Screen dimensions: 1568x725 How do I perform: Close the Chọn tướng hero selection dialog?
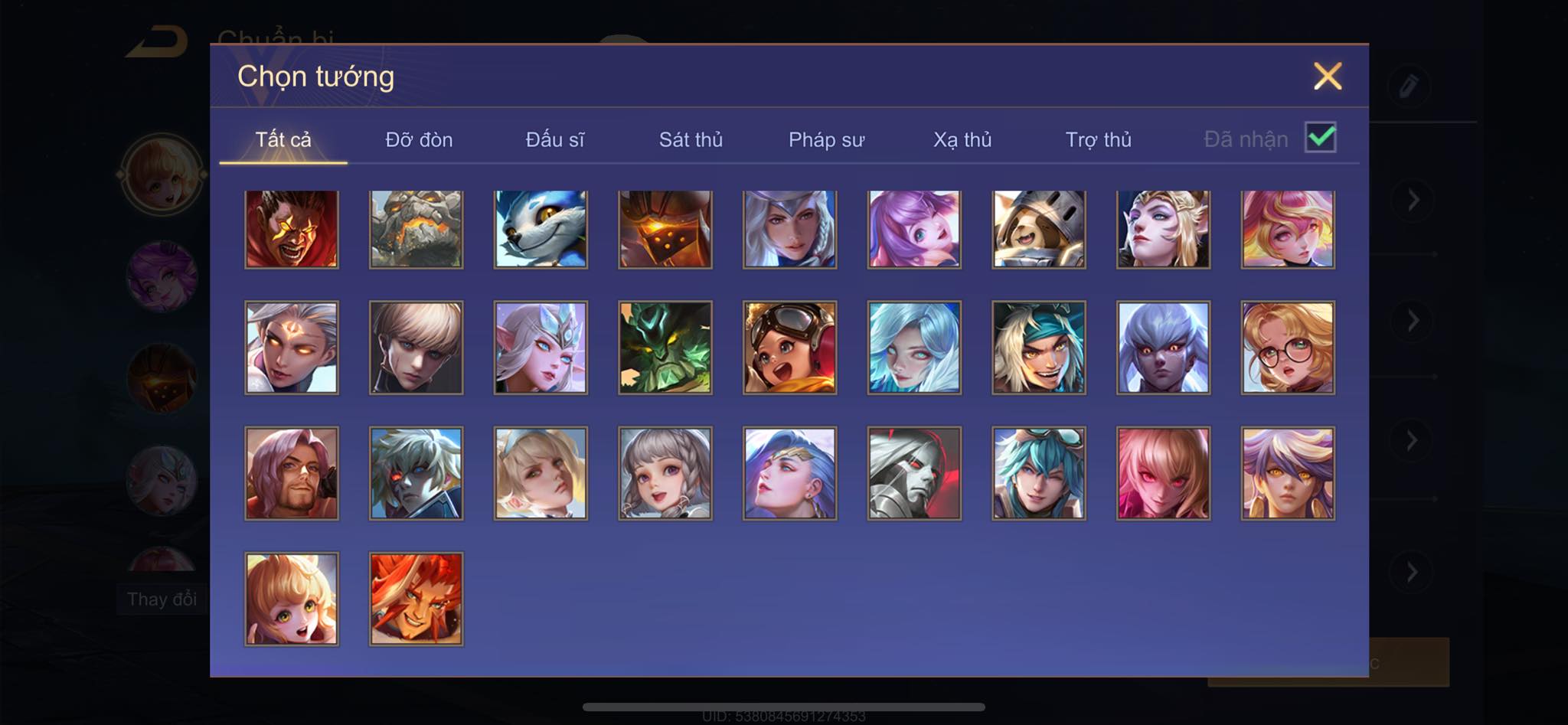(1328, 77)
